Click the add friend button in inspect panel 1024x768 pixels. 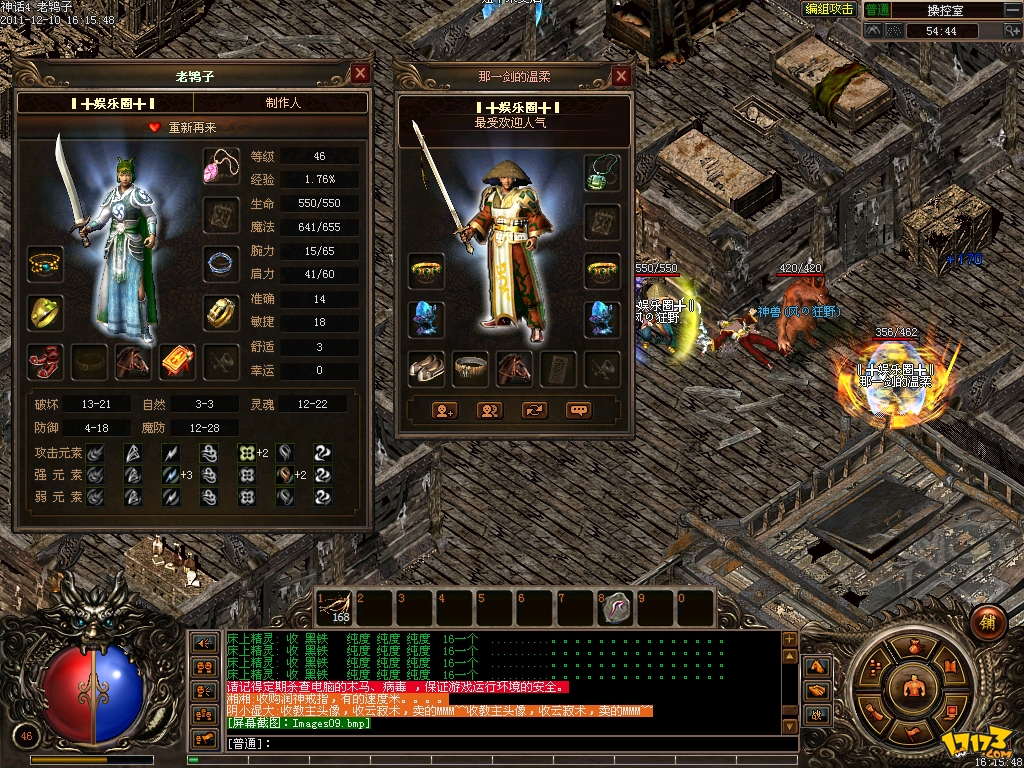click(444, 410)
